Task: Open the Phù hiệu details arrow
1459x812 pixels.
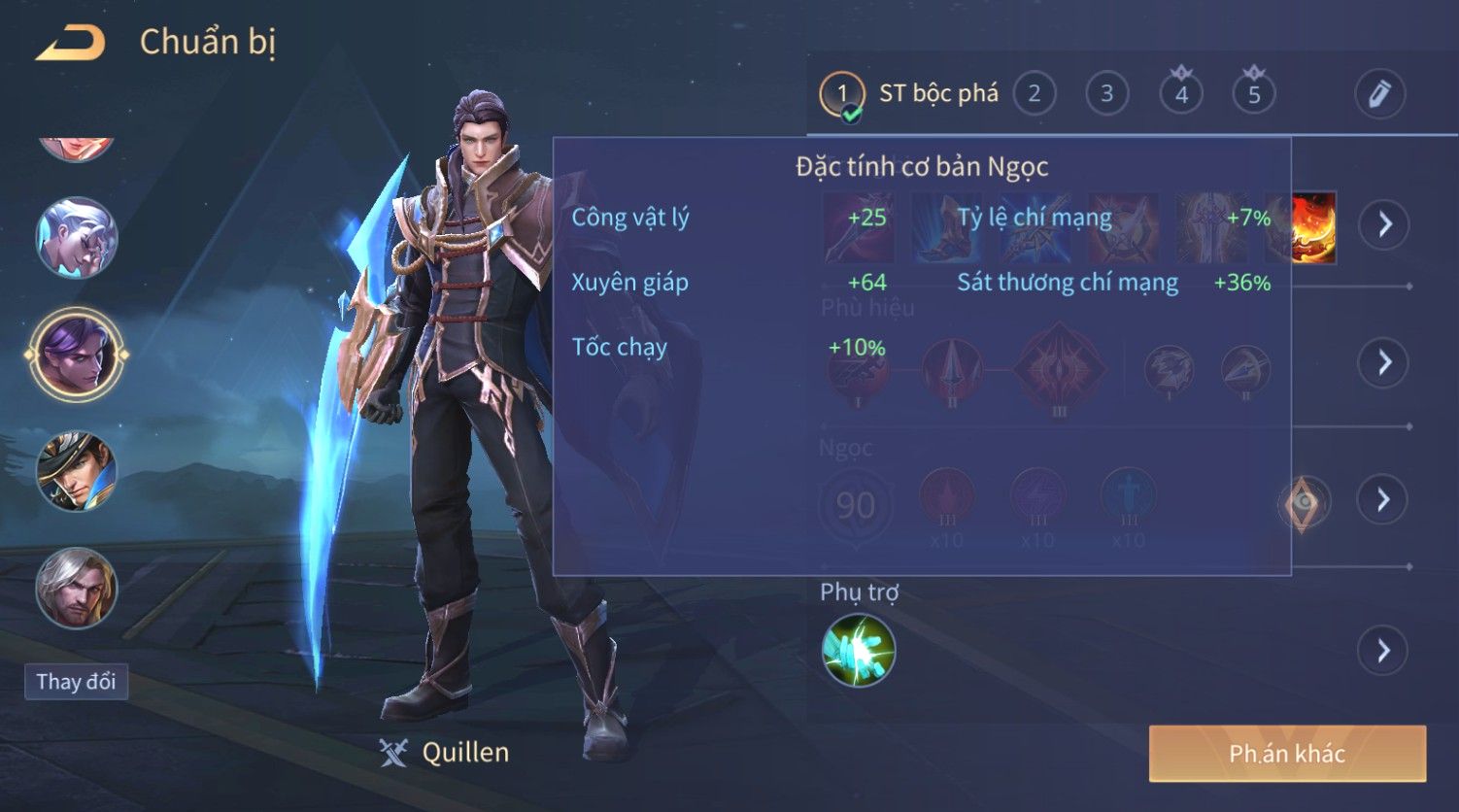Action: pos(1384,362)
